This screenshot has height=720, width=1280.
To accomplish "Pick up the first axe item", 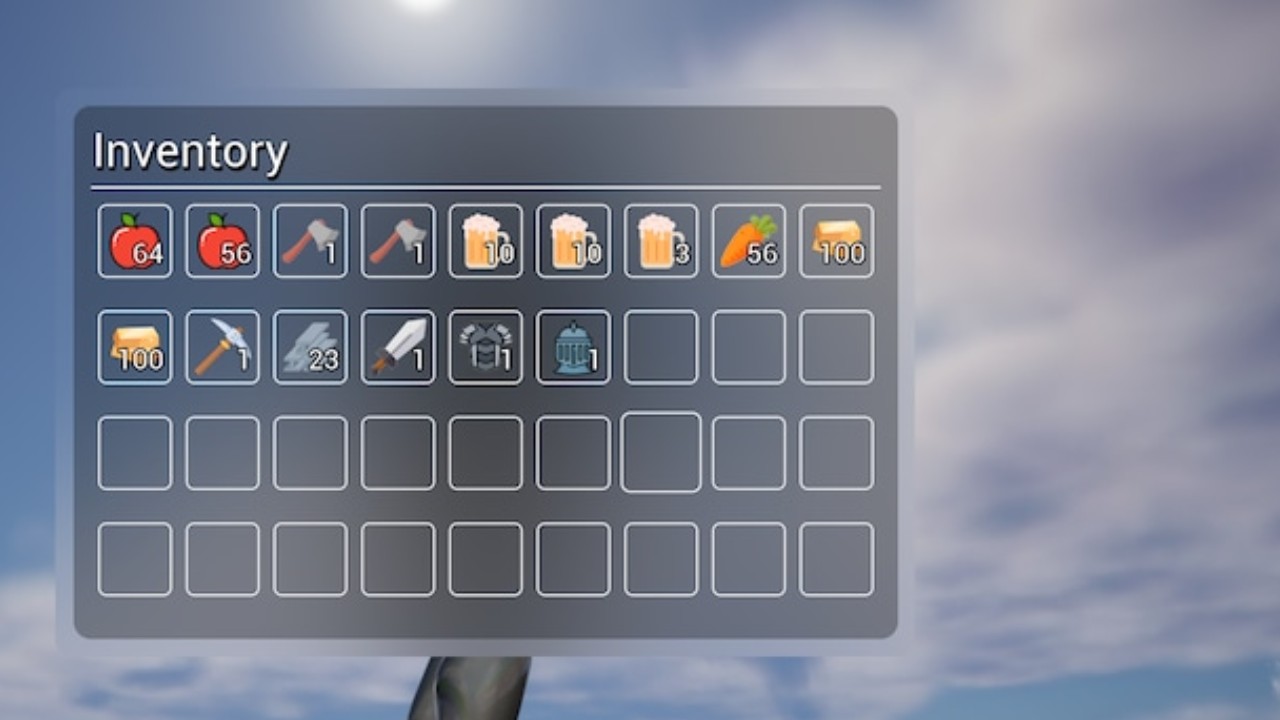I will point(310,241).
